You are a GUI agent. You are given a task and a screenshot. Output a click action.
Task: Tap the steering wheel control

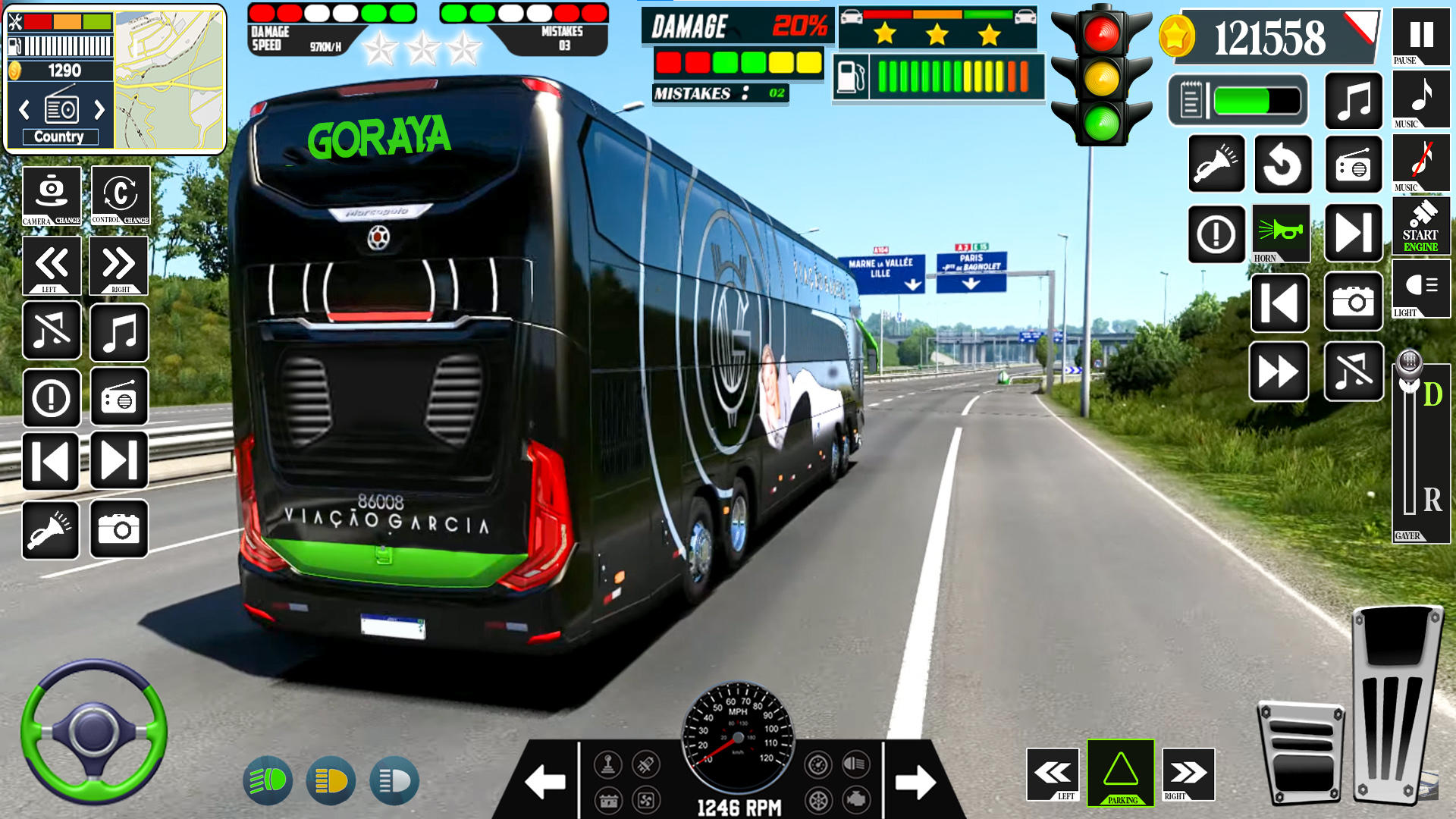93,731
